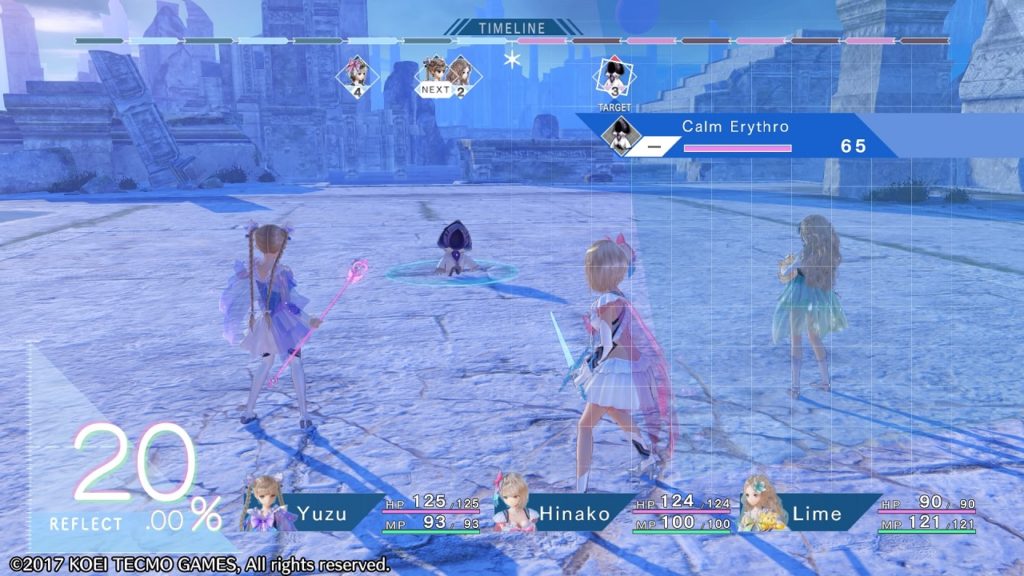Choose Hinako's party portrait
The image size is (1024, 576).
(x=512, y=502)
